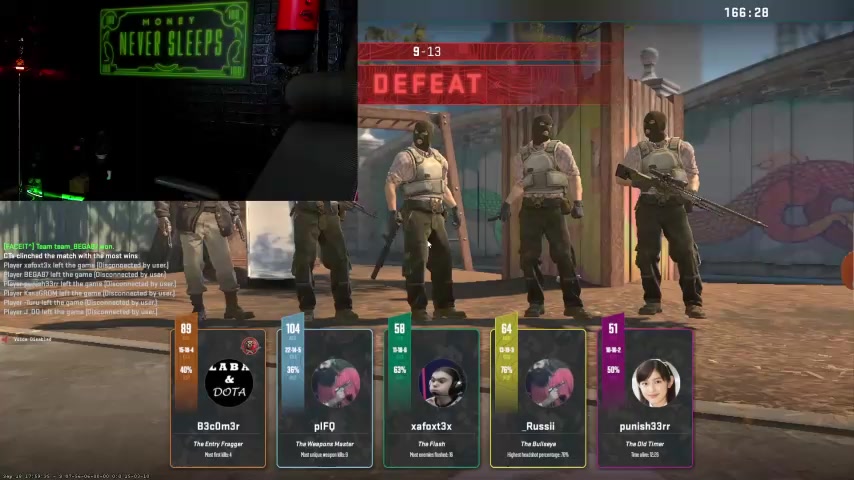Choose xafoxt3x's The Flash player card

pos(432,398)
